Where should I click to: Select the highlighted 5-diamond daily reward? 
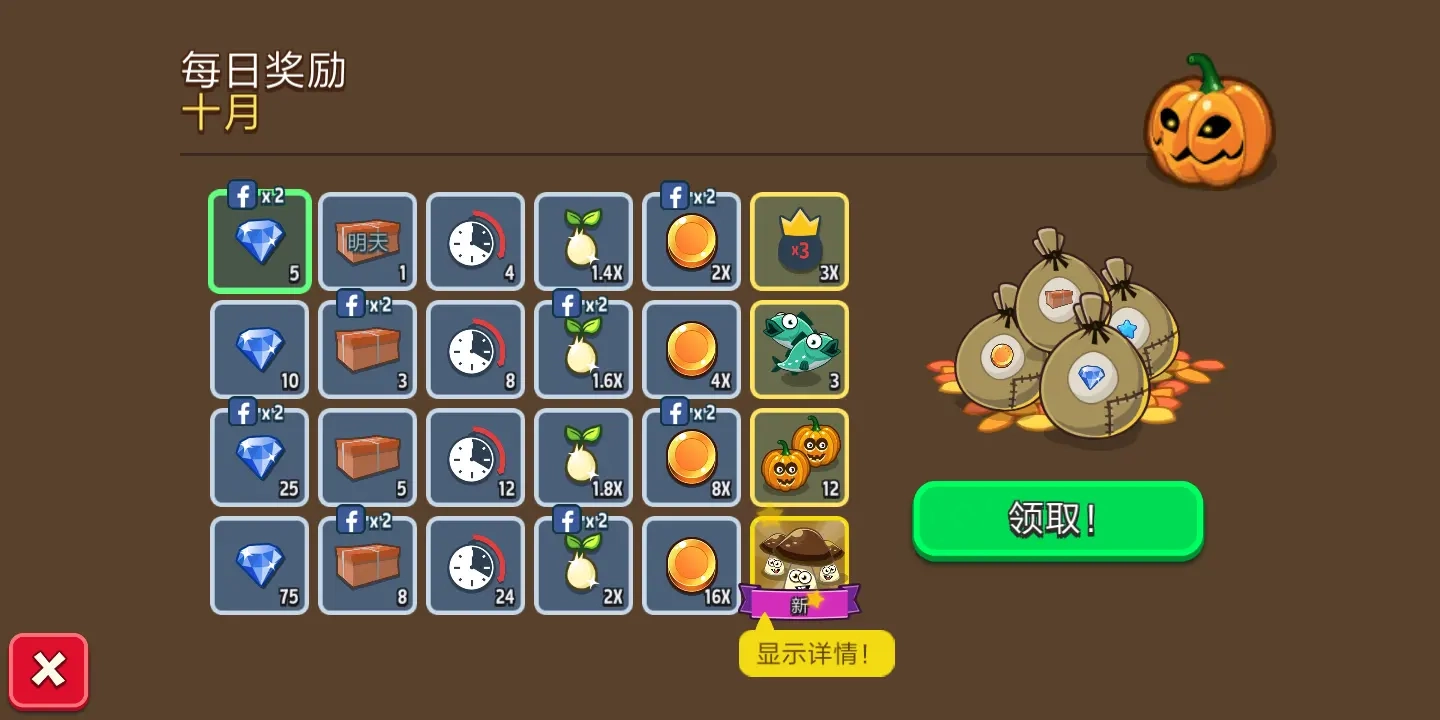click(259, 241)
